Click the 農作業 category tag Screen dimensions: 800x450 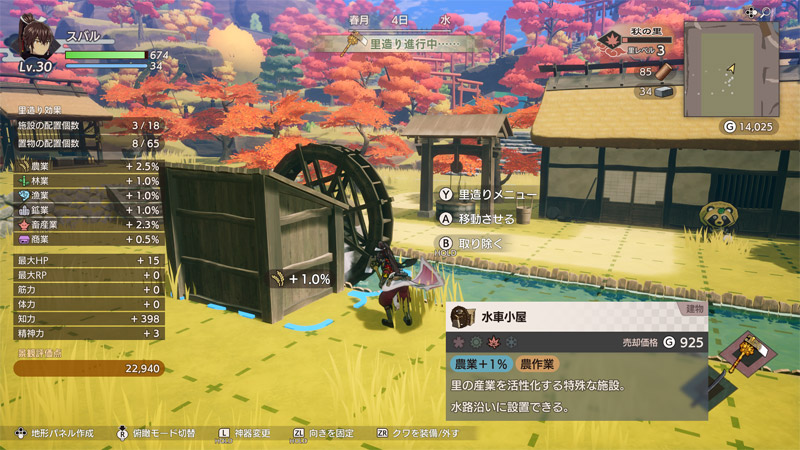pos(538,364)
